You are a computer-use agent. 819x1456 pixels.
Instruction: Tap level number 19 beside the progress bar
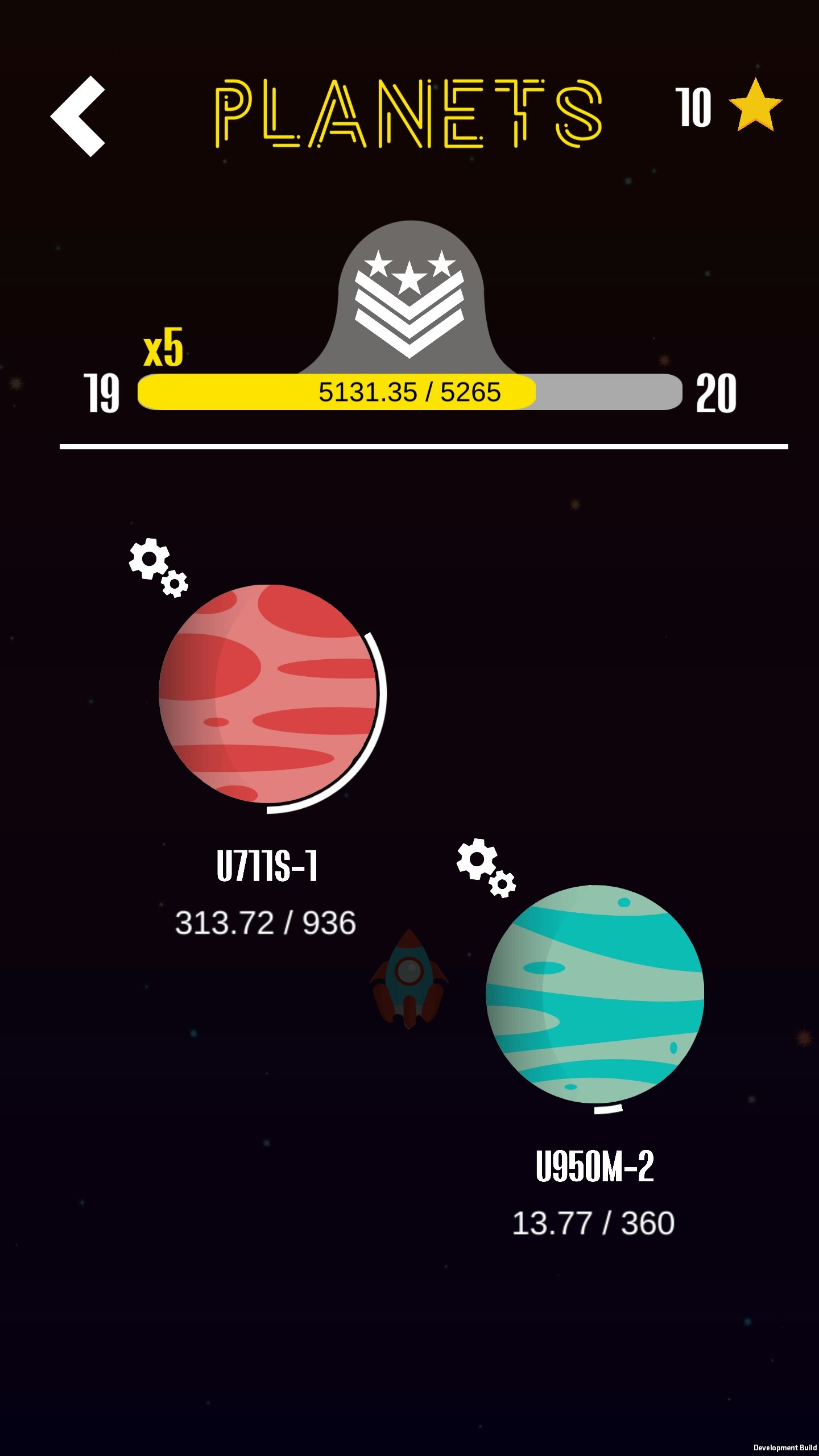(x=100, y=392)
